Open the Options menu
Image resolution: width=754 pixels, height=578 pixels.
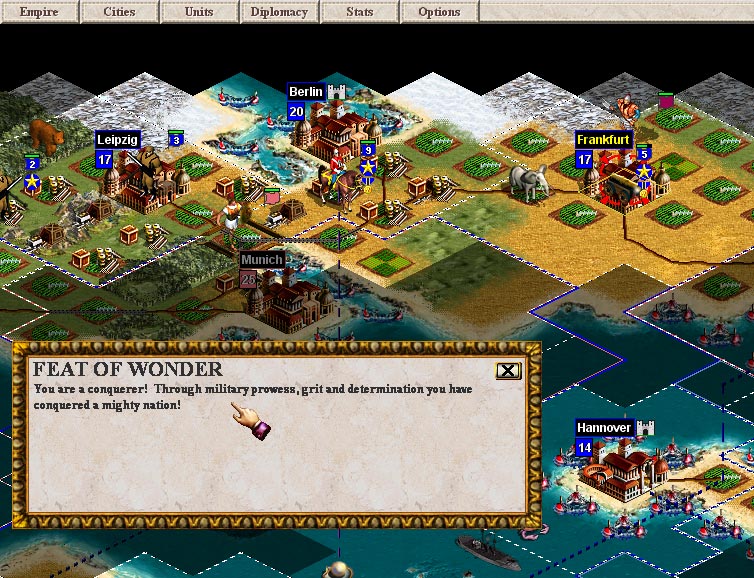[x=439, y=12]
